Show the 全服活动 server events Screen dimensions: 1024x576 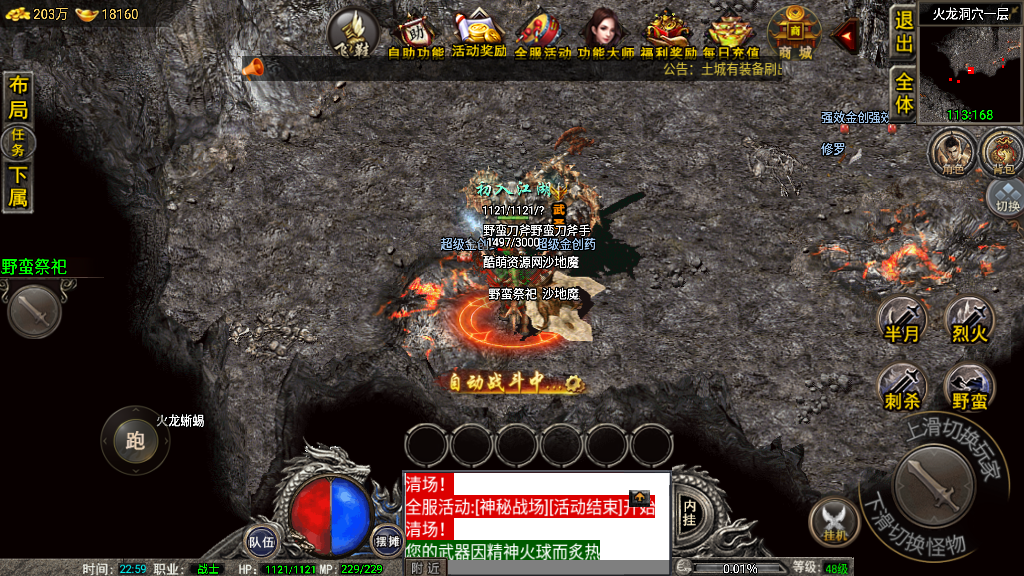[543, 35]
